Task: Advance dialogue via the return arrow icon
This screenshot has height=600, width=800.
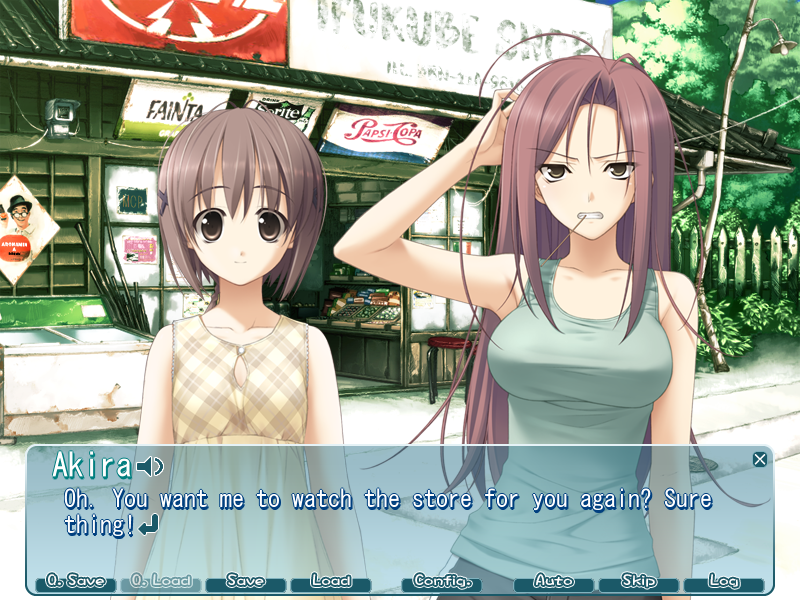Action: click(x=149, y=526)
